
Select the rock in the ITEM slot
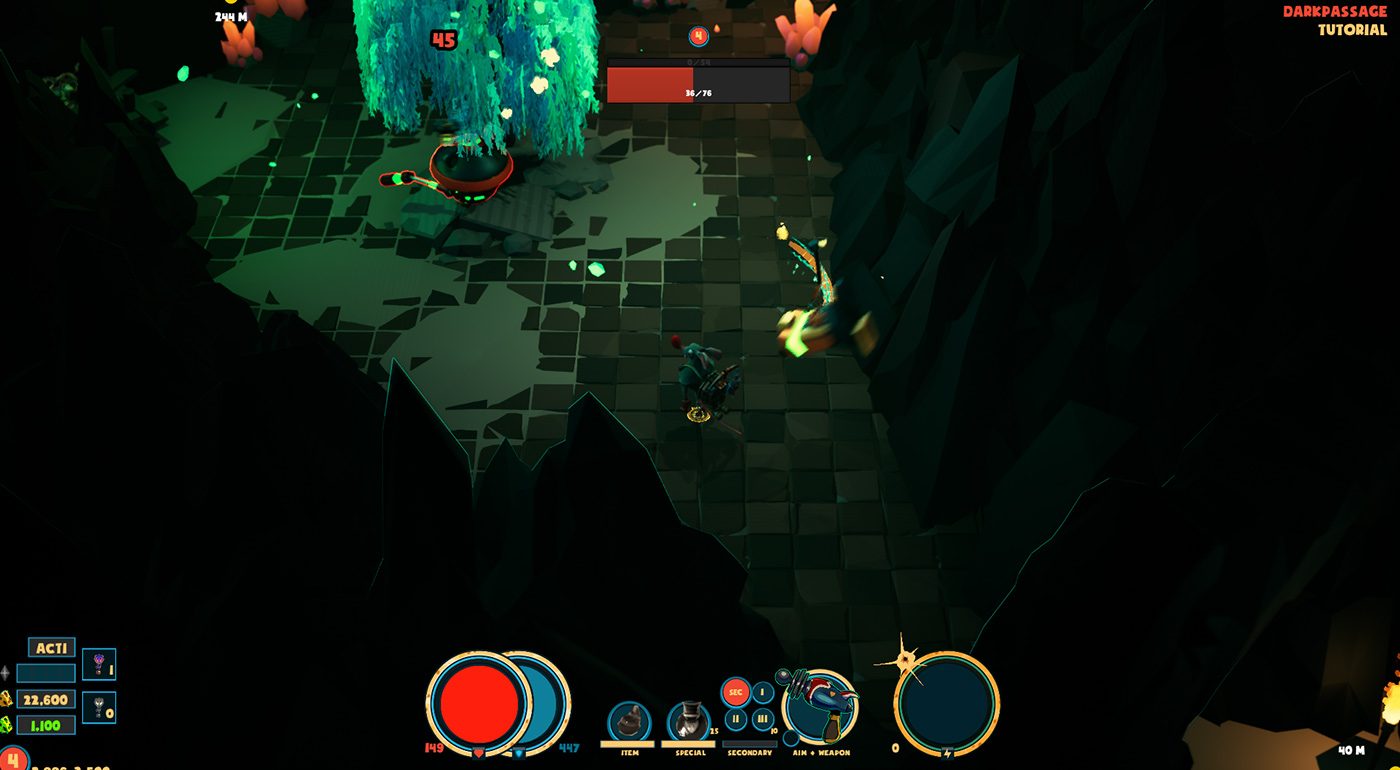tap(628, 721)
